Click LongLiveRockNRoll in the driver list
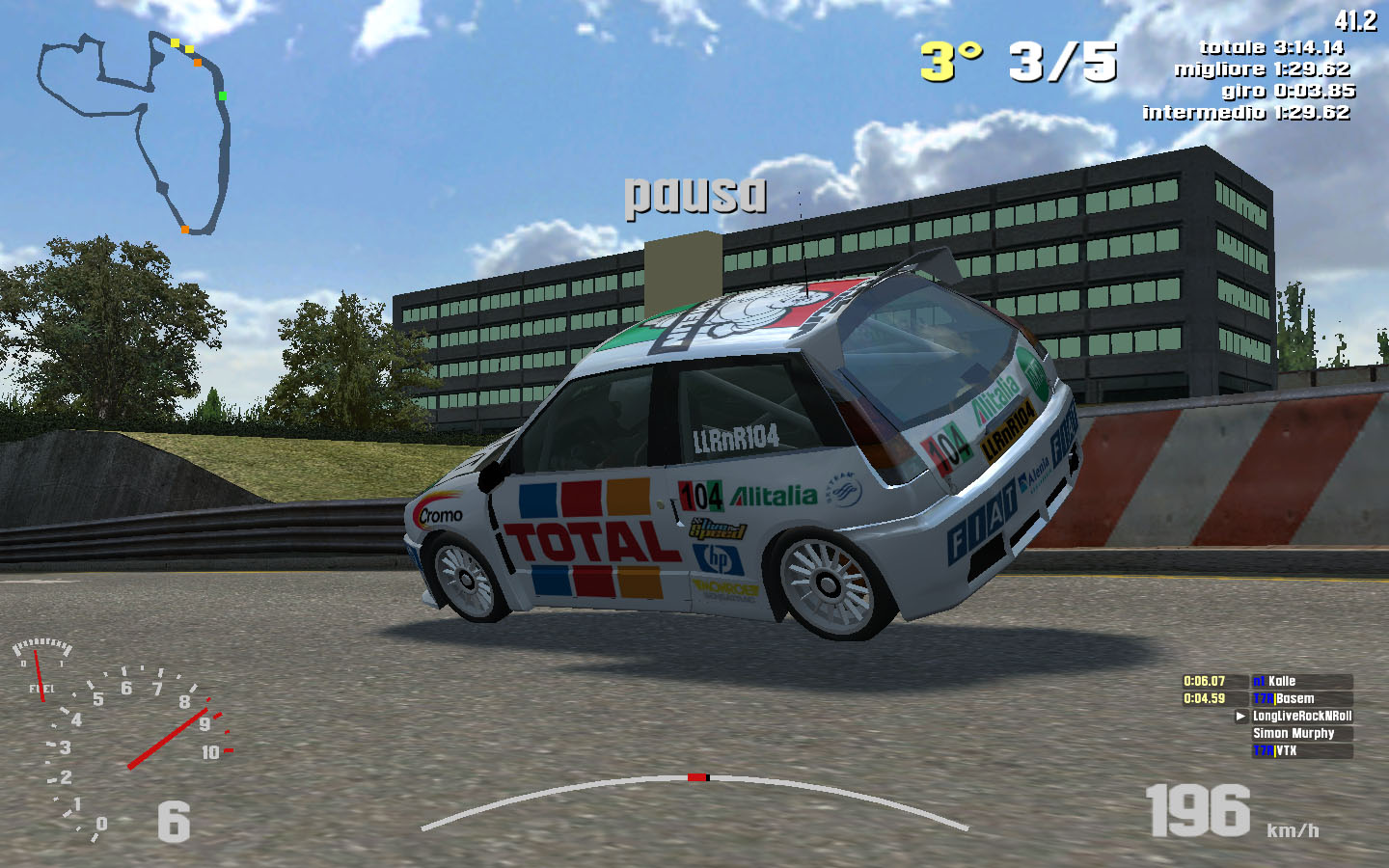 point(1301,716)
